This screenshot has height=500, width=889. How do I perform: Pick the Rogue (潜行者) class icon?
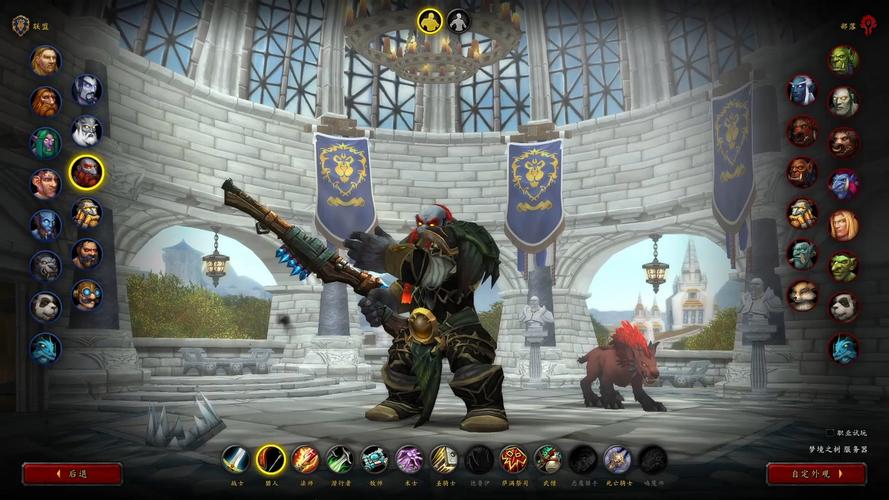(340, 459)
